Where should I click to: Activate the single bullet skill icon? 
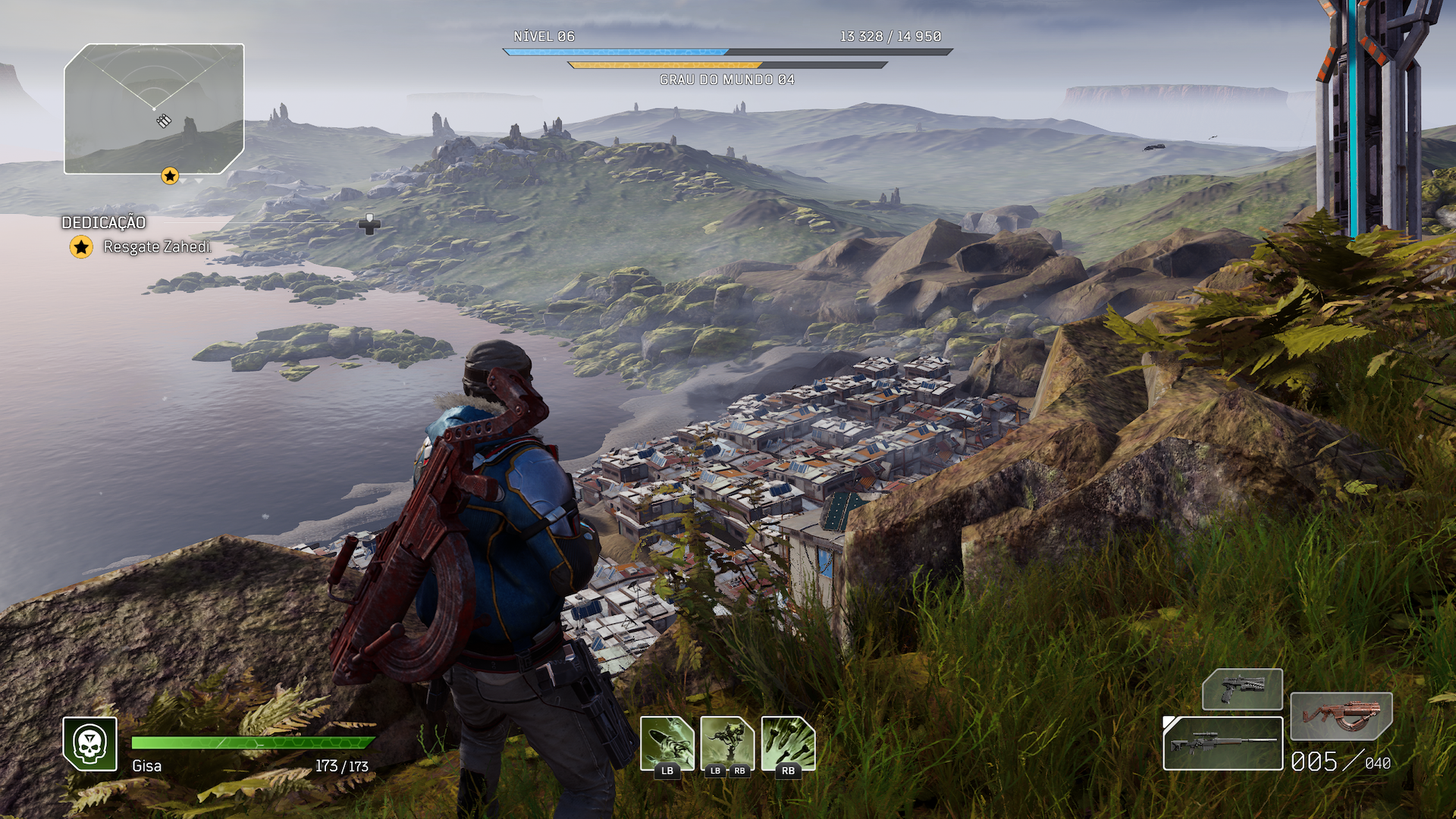coord(667,744)
